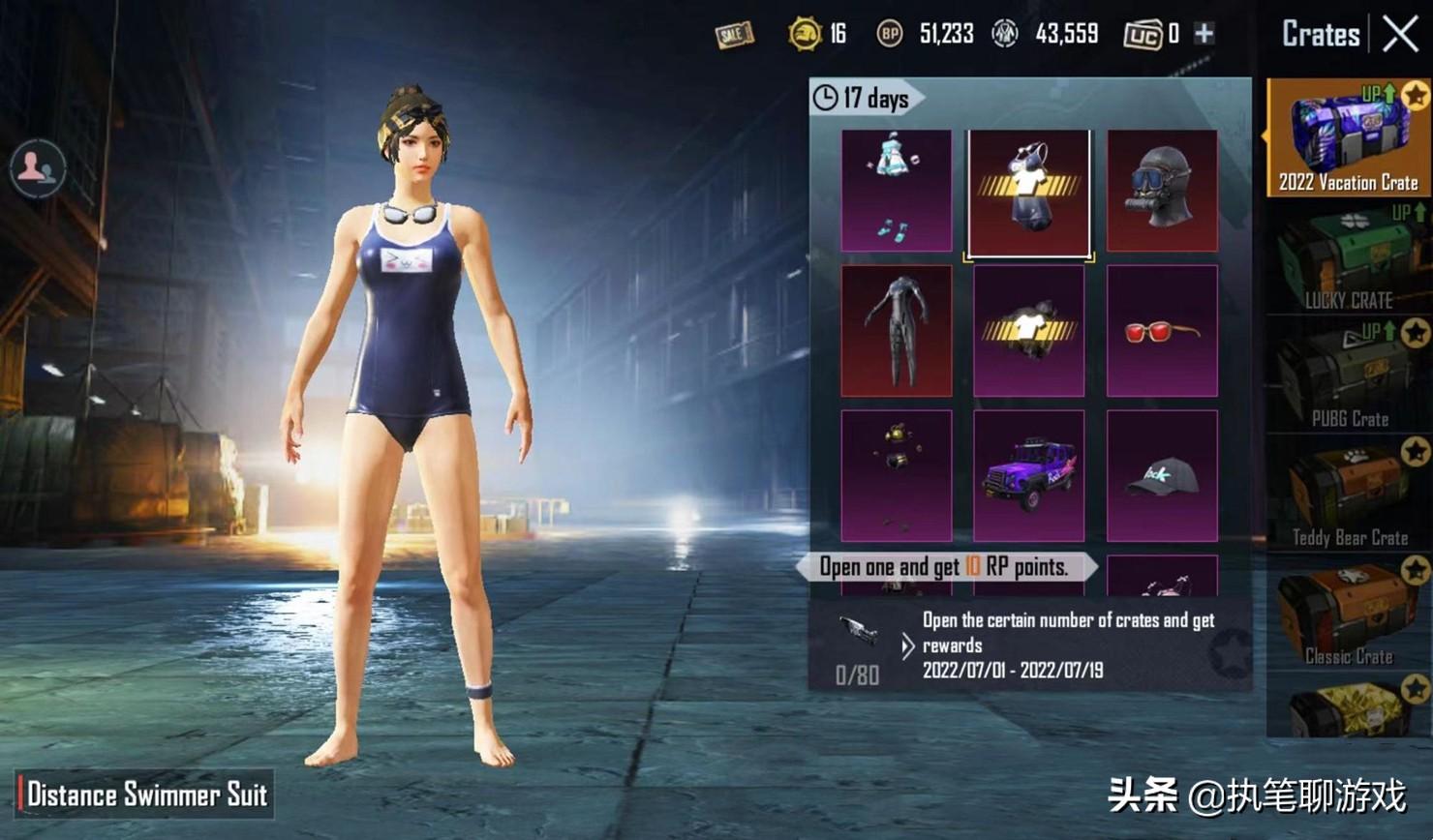Open the SALE ticket icon
This screenshot has width=1433, height=840.
click(x=734, y=35)
